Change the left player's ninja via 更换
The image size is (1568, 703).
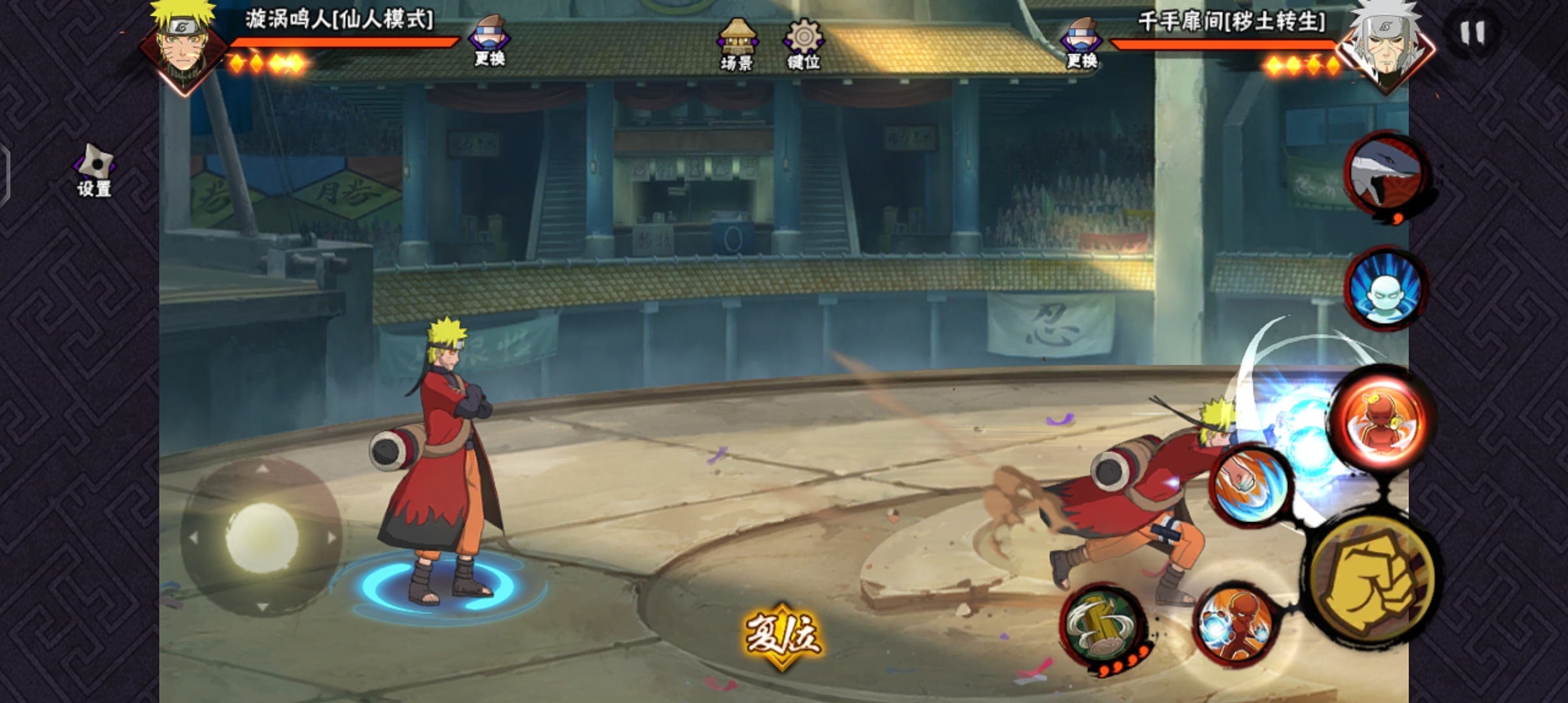pos(490,41)
